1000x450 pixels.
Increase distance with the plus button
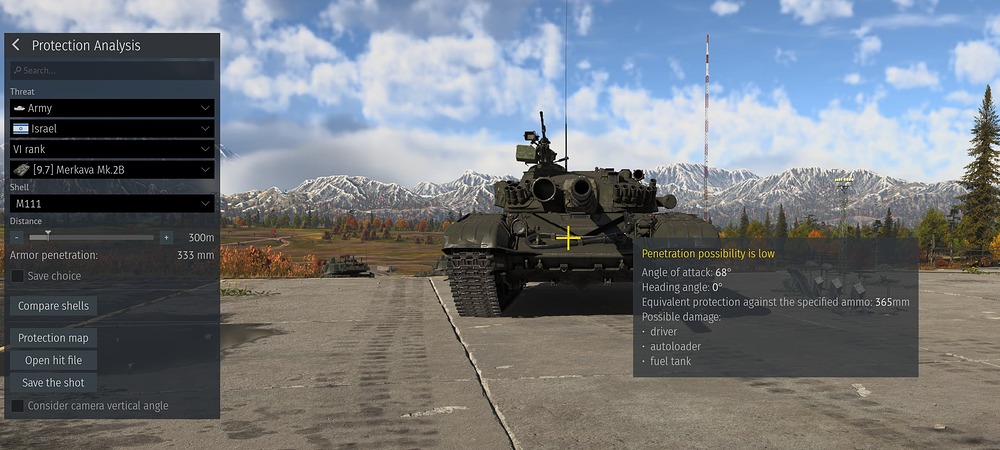(x=166, y=238)
